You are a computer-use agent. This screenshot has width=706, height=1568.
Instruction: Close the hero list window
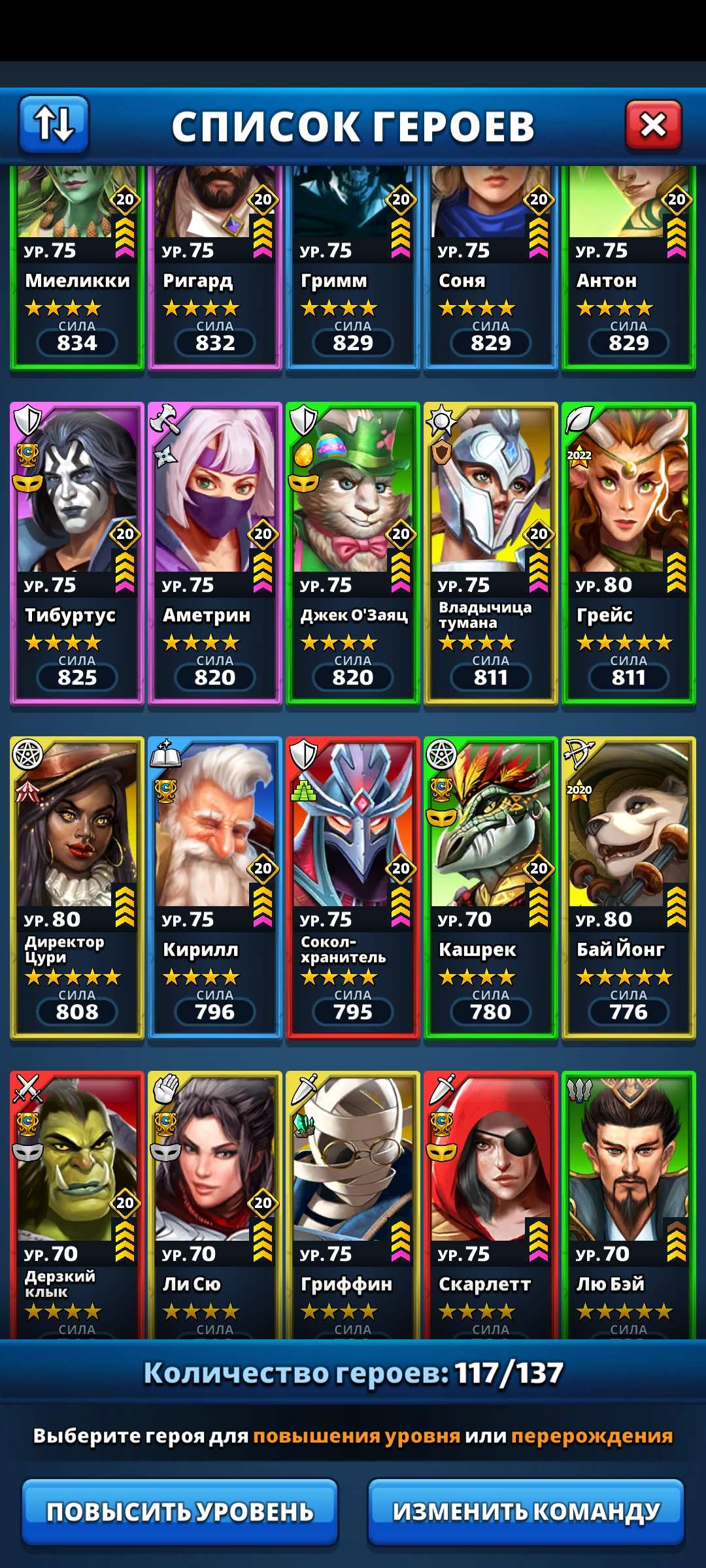[x=653, y=125]
